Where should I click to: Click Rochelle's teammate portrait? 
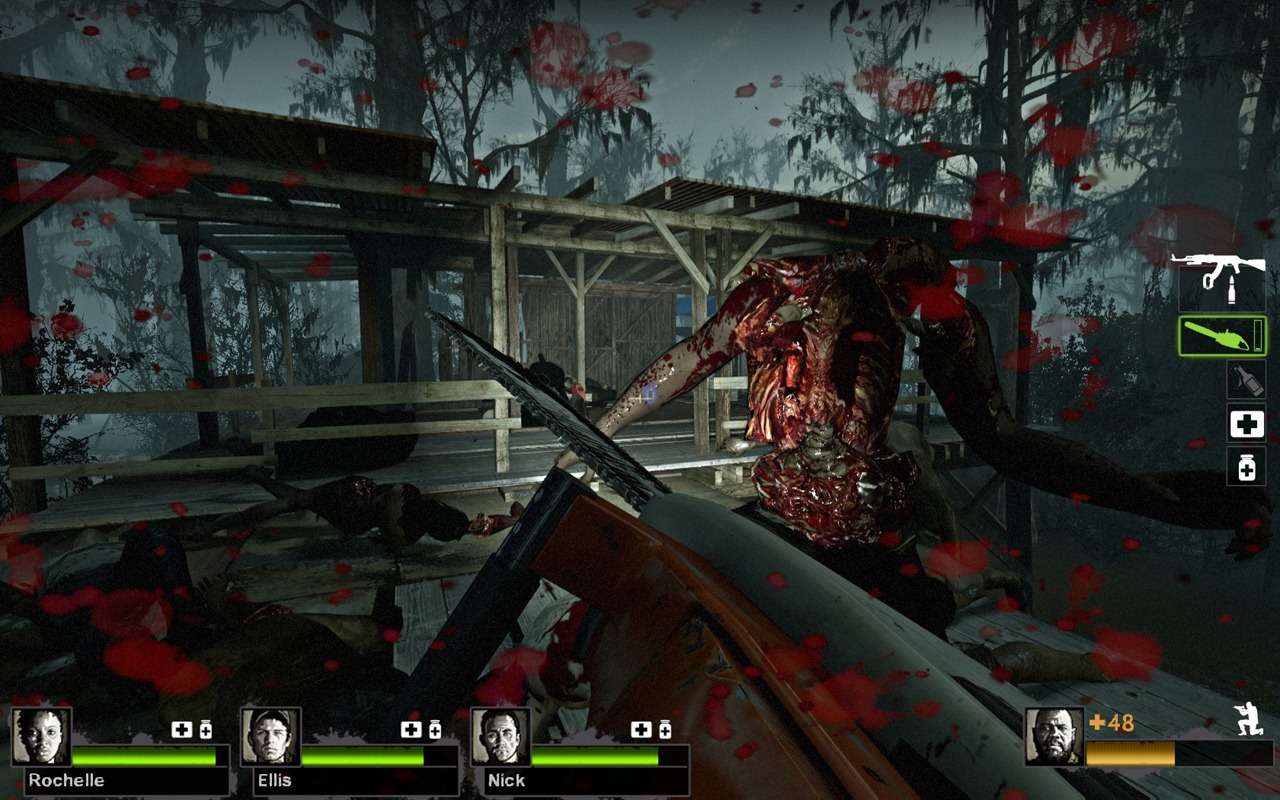point(41,737)
